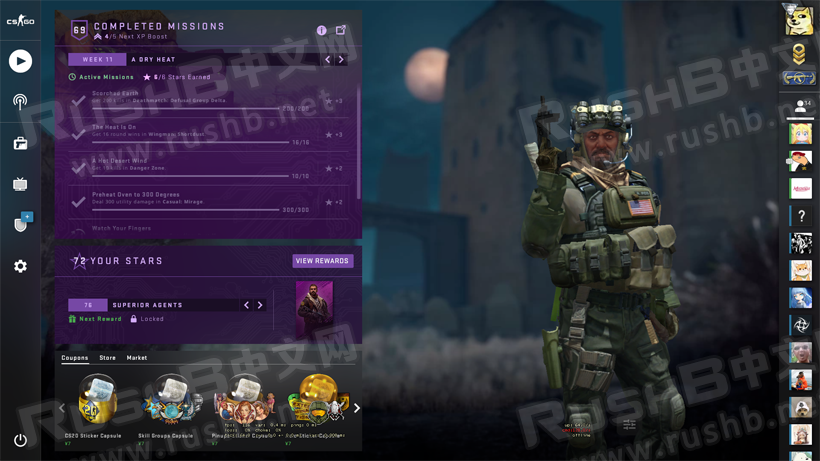Screen dimensions: 820x461
Task: Open the Doge profile avatar
Action: (x=798, y=19)
